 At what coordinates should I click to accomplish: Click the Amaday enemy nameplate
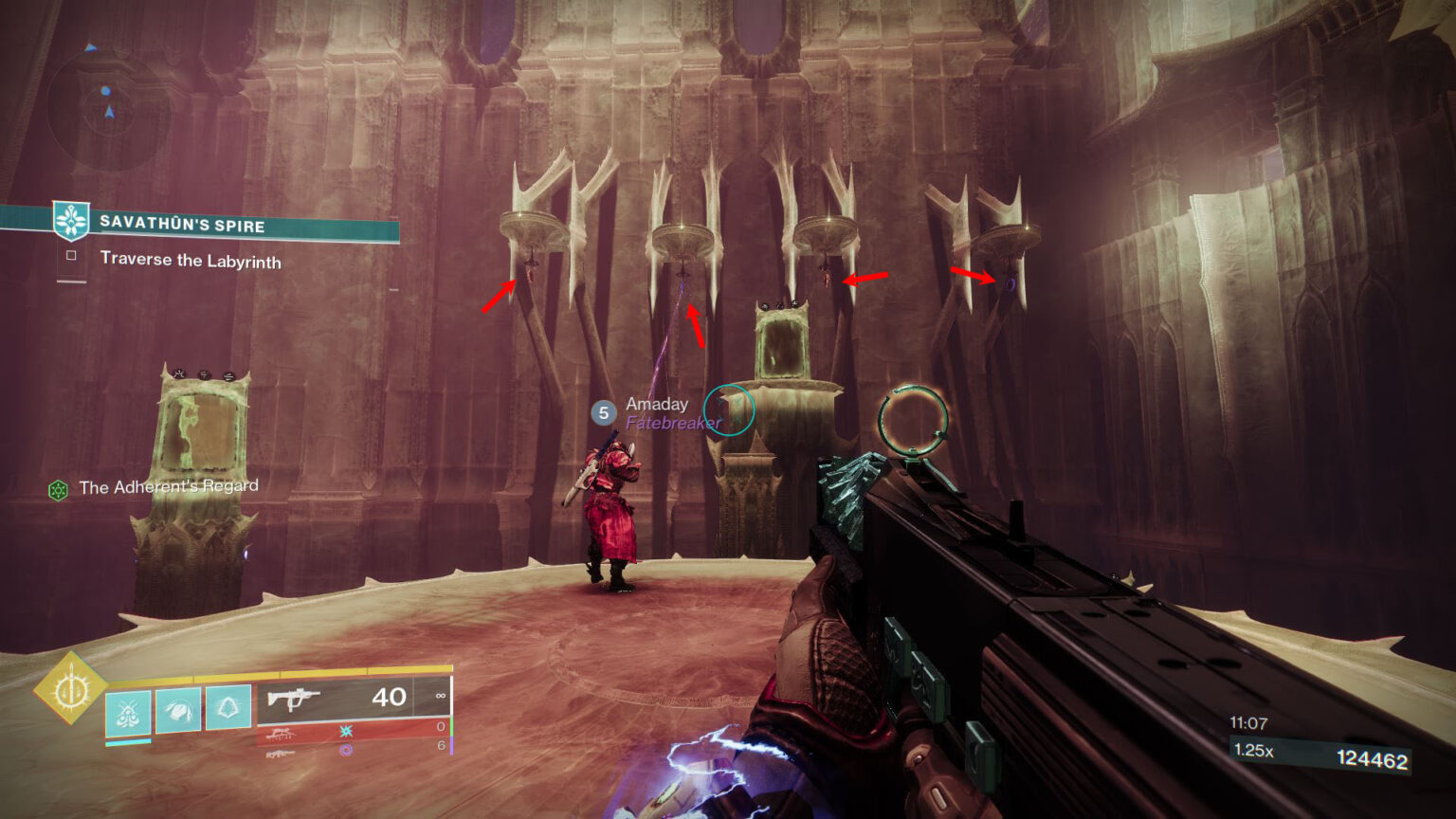point(656,405)
